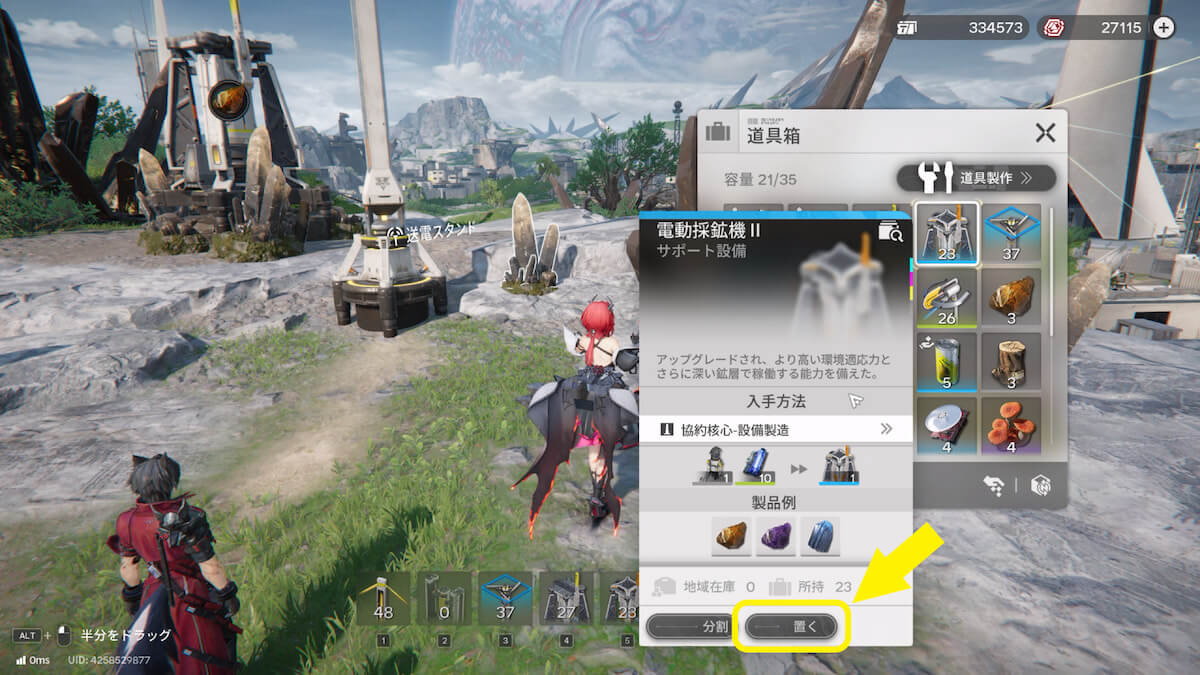Open the 道具製作 crafting menu
The image size is (1200, 675).
[x=977, y=178]
